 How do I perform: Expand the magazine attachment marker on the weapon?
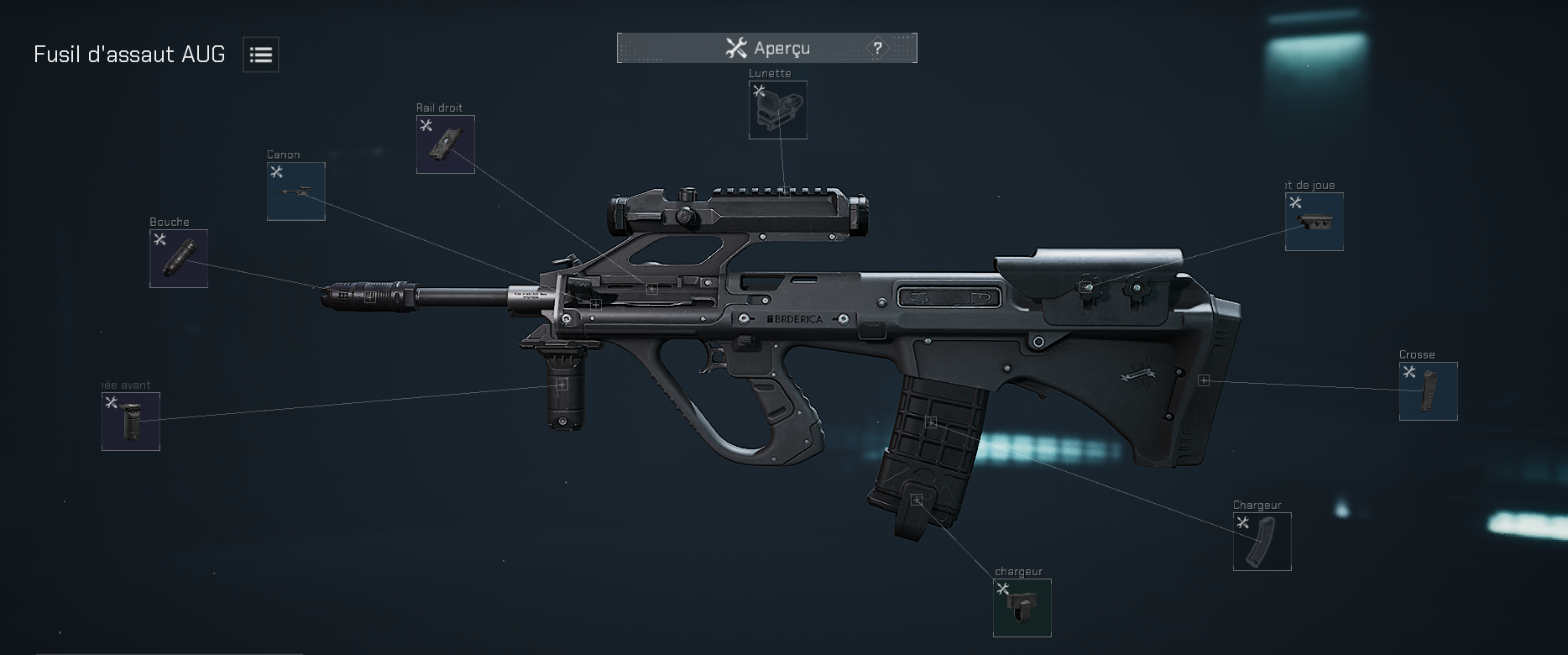coord(930,422)
